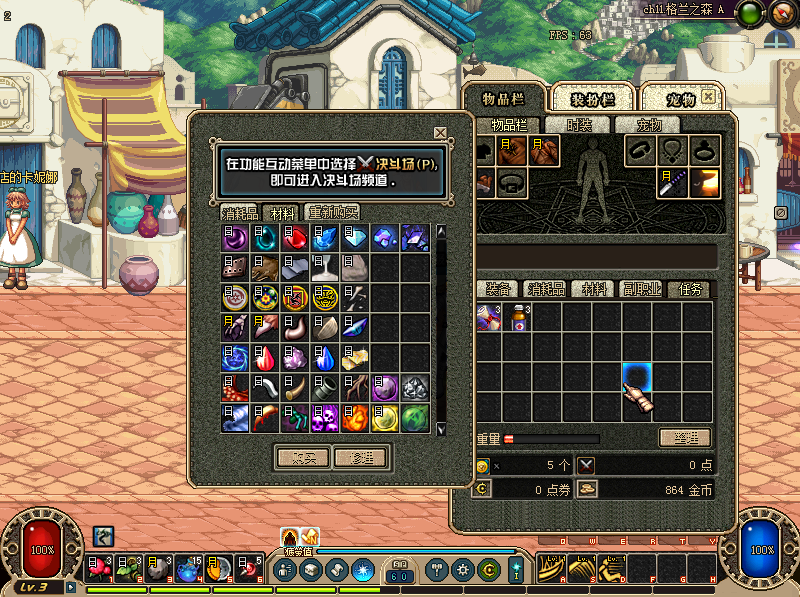Select the shop Consumables (消耗品) tab

coord(240,212)
